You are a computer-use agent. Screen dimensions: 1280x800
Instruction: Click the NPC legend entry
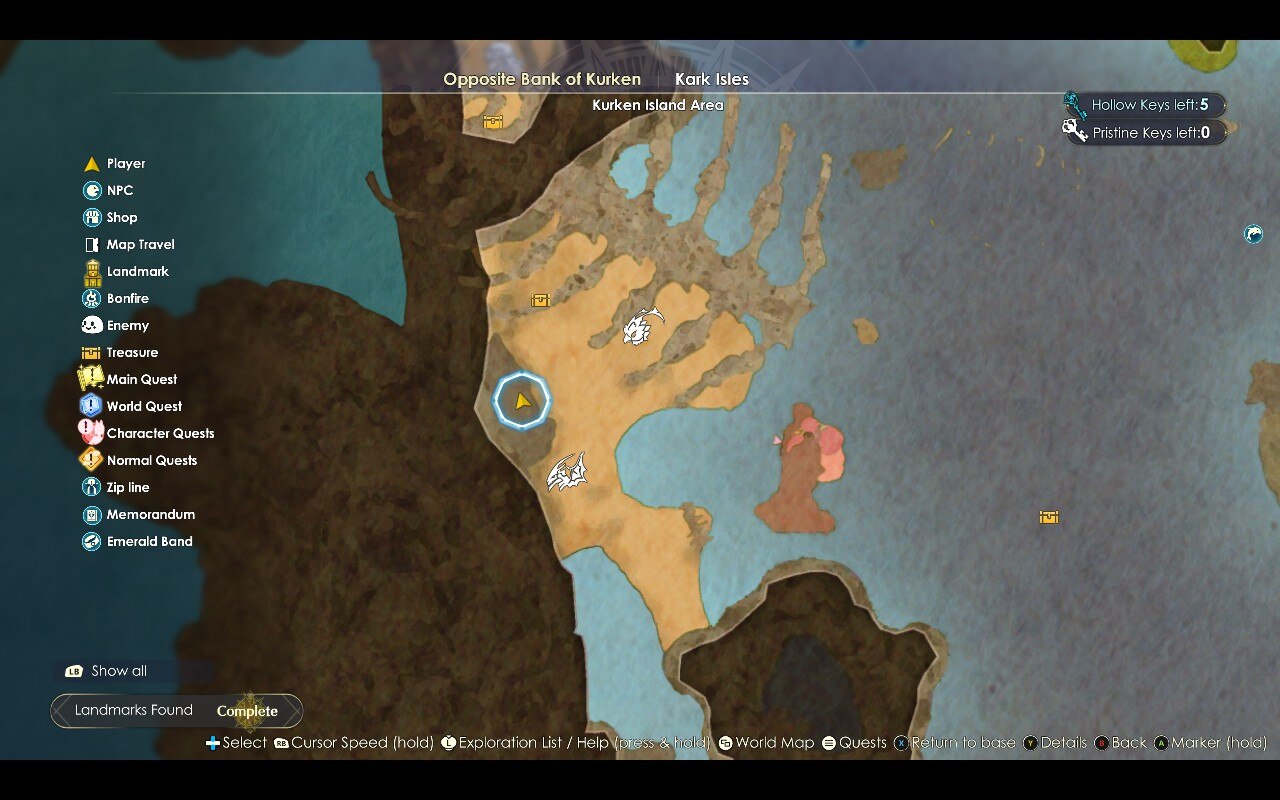[x=119, y=190]
